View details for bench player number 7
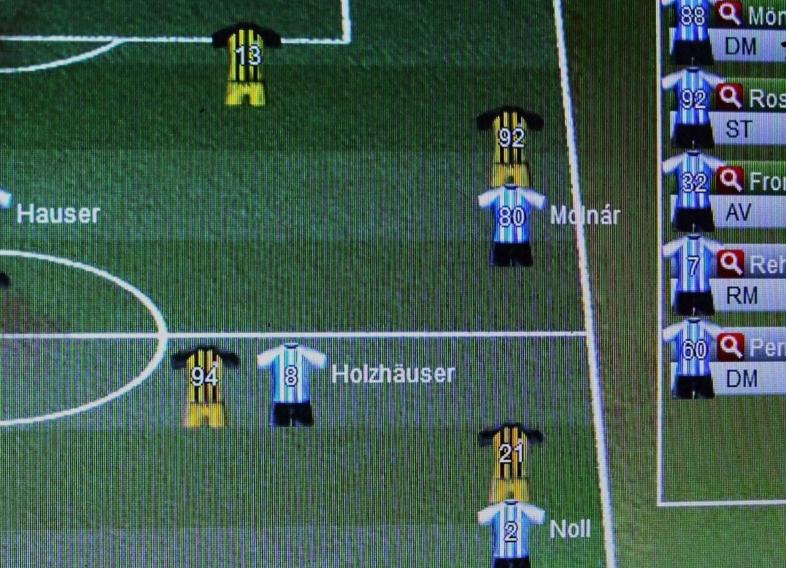 pyautogui.click(x=730, y=263)
